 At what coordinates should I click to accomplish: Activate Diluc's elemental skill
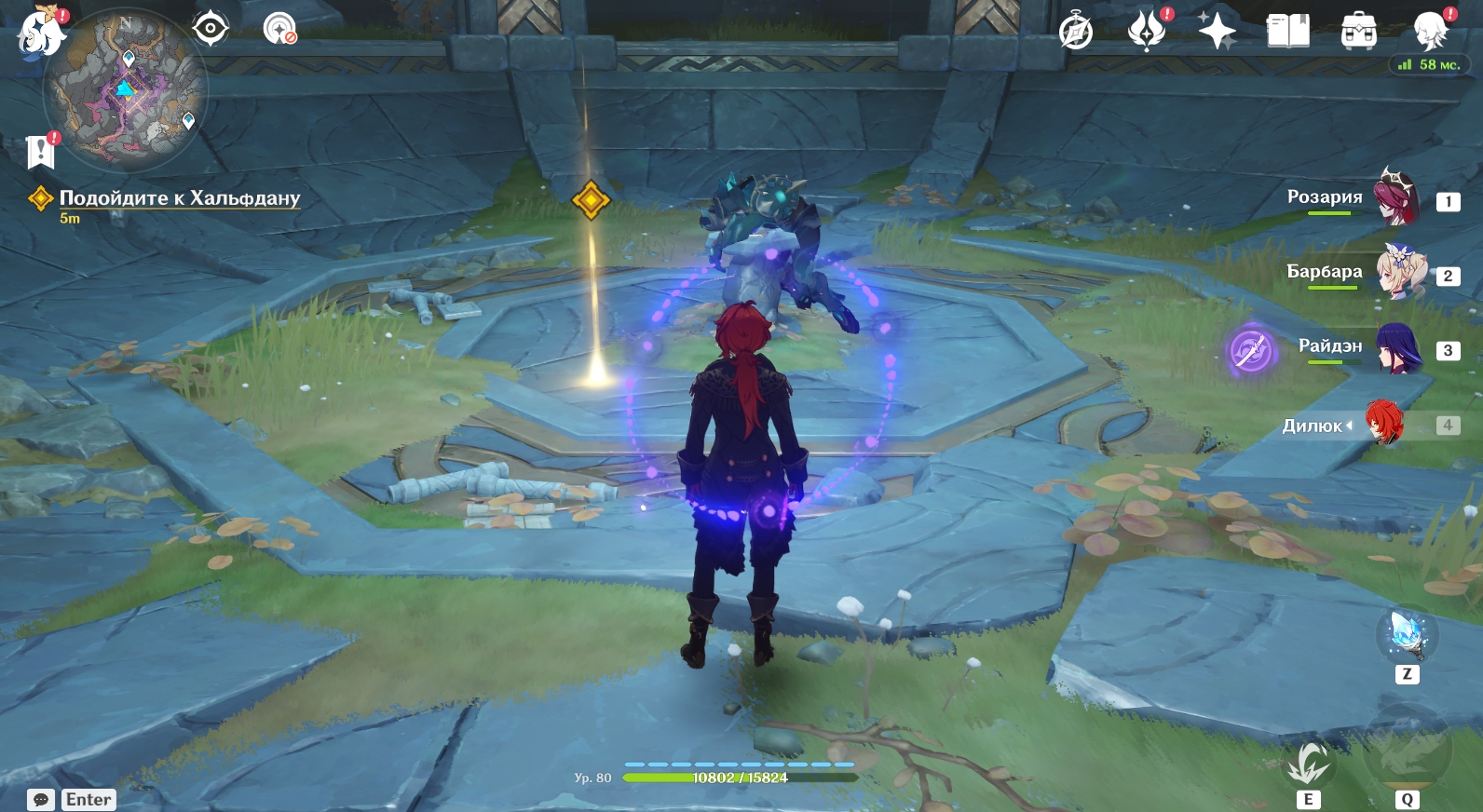1308,765
